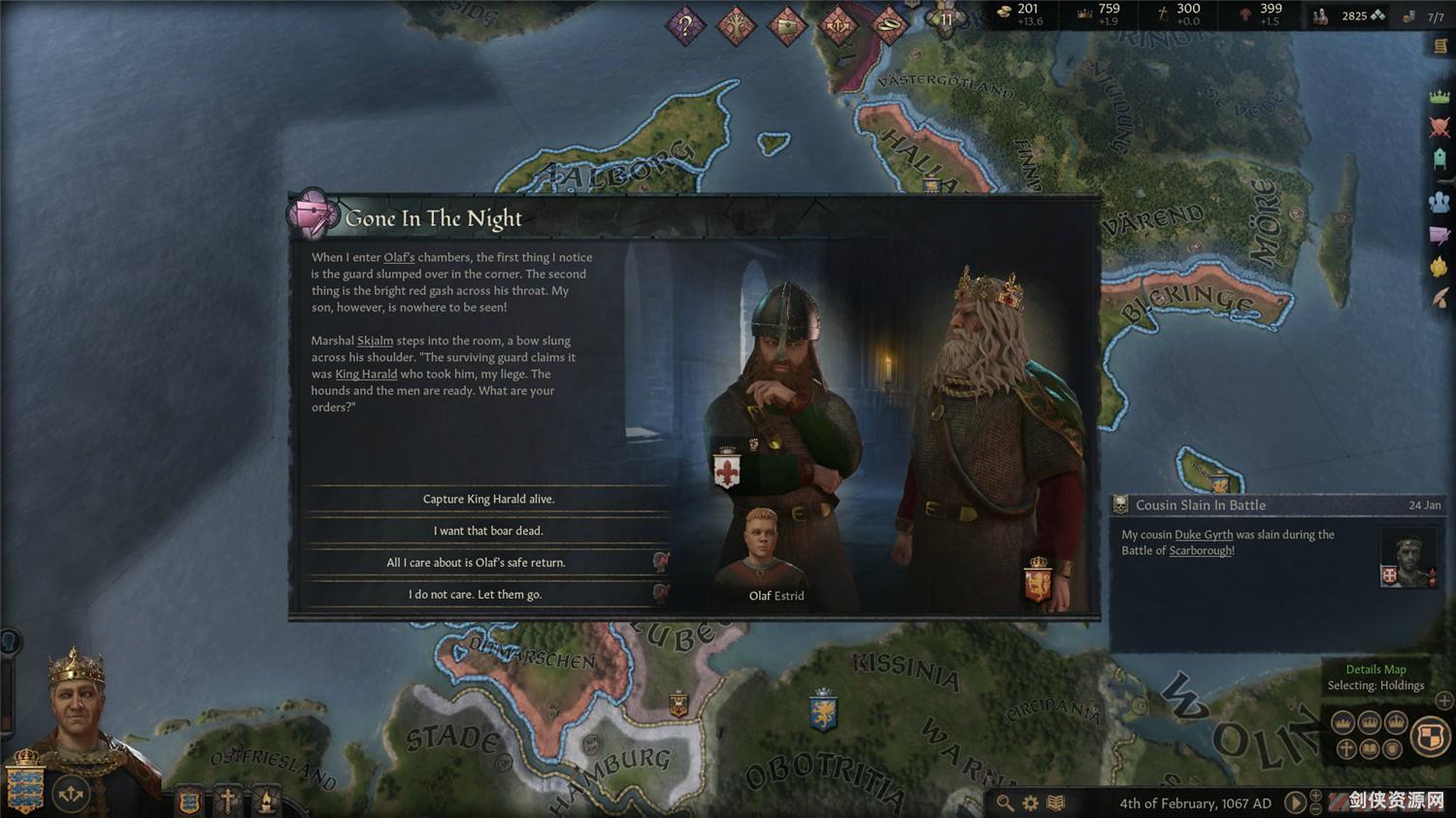Viewport: 1456px width, 818px height.
Task: Open the "Skjalm" character link in event text
Action: 375,341
